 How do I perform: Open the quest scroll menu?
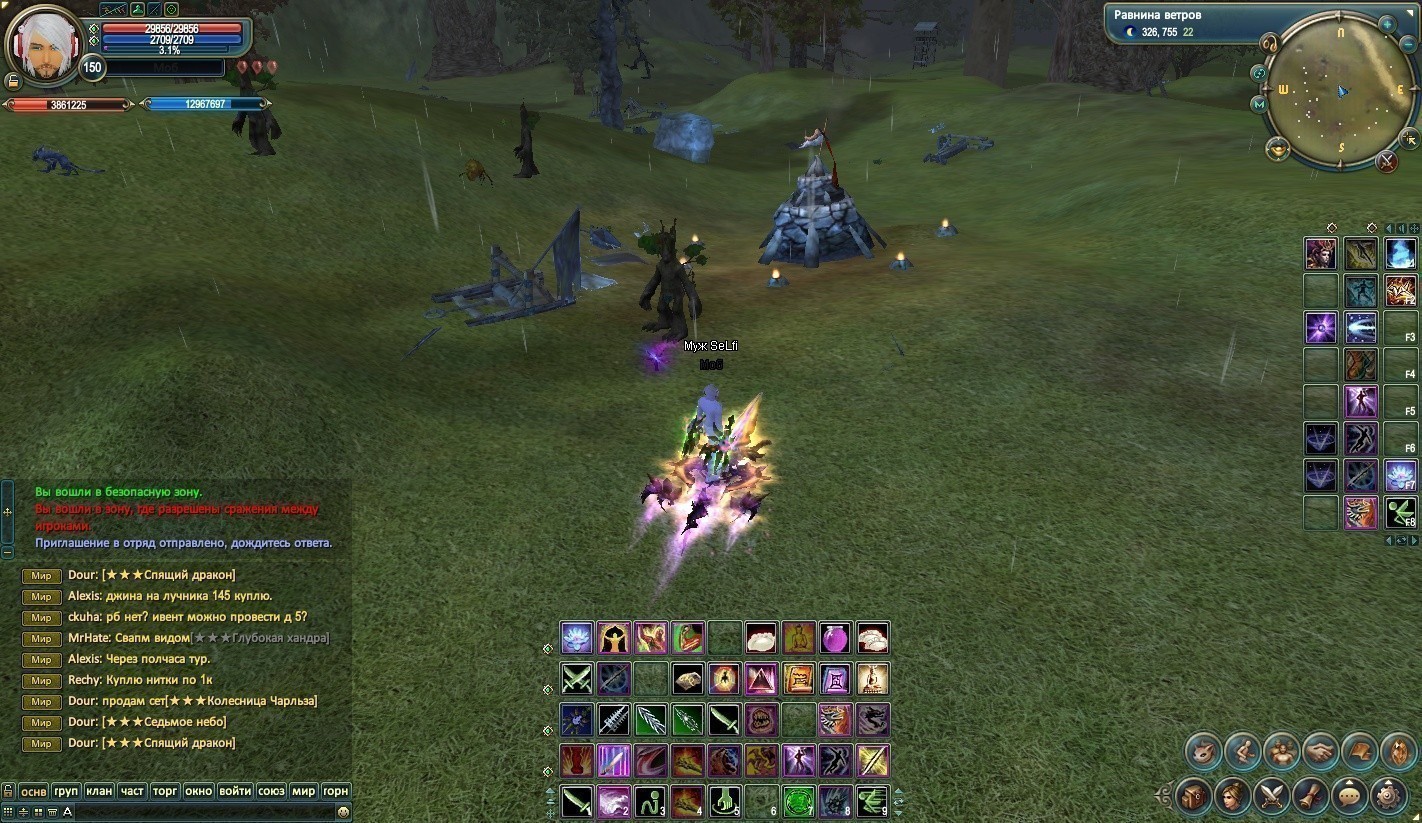point(1310,796)
